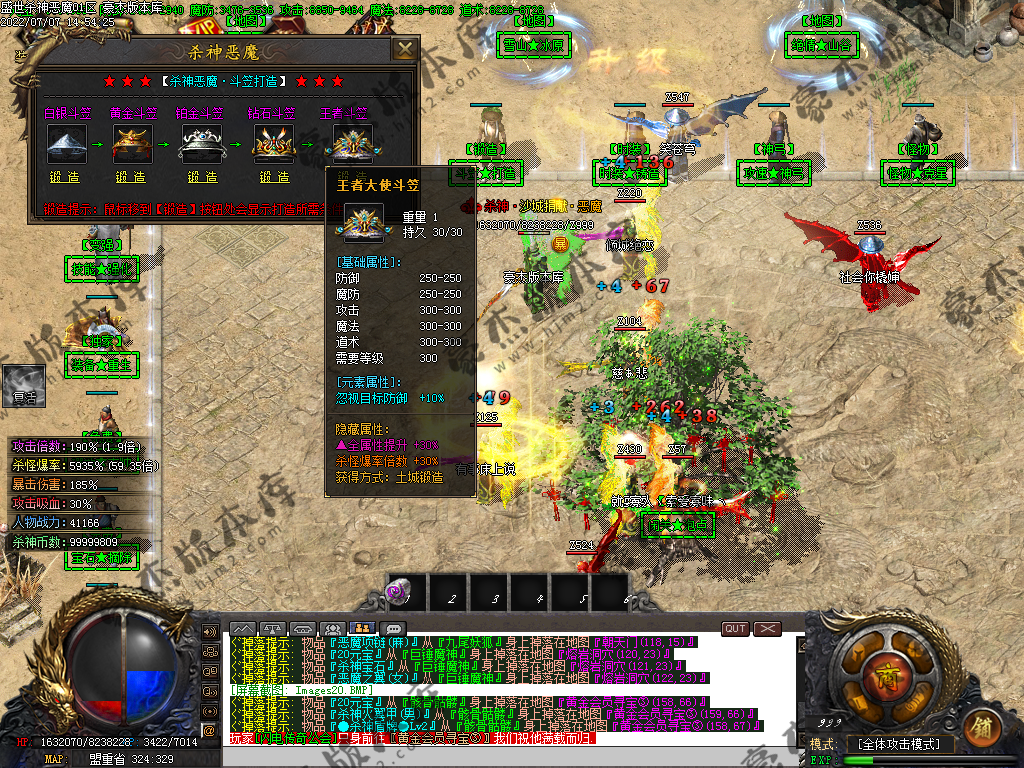Click the 复活 revive icon
Screen dimensions: 1024x768
click(x=23, y=385)
